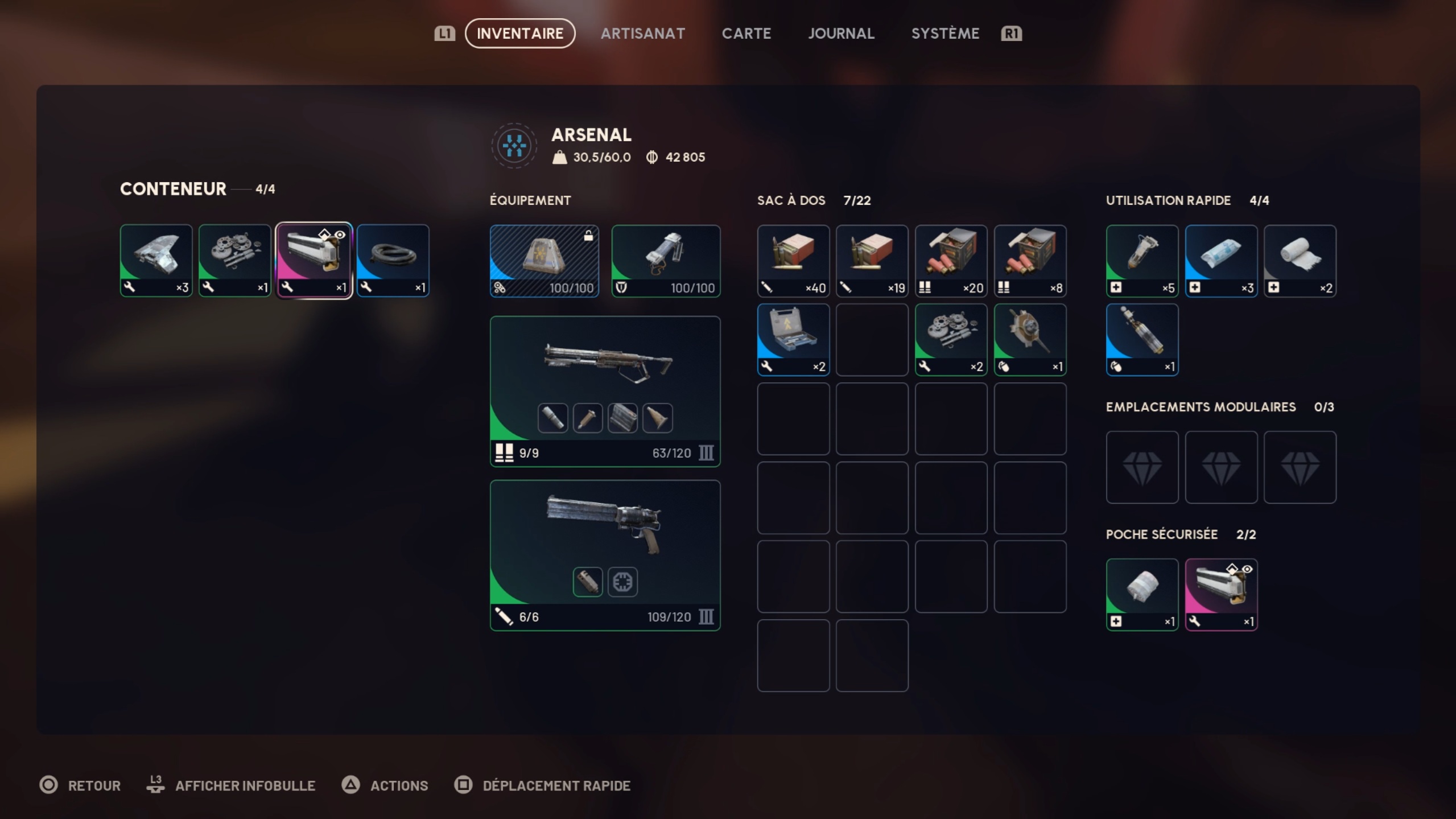Pick the x8 shotgun shells stack

1029,260
